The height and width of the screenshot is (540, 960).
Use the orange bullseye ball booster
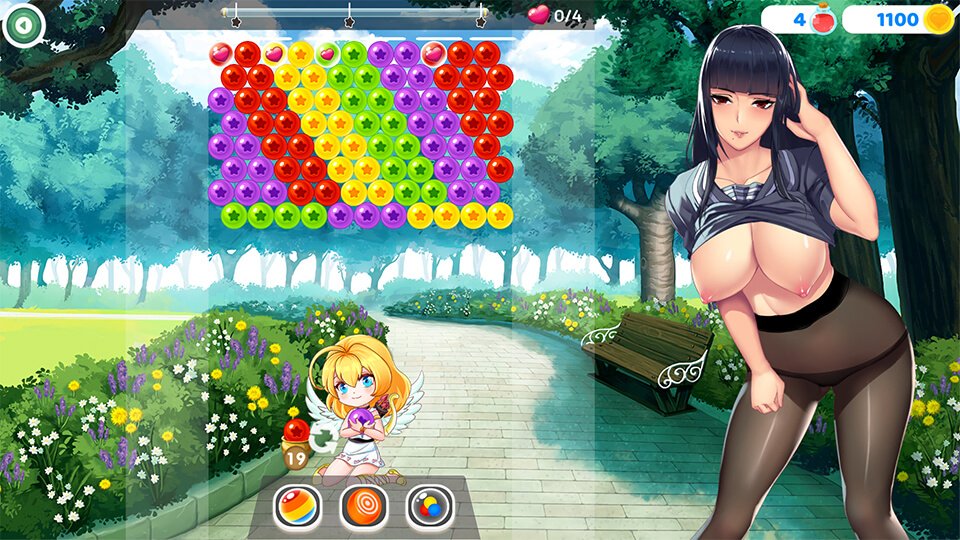[x=364, y=507]
